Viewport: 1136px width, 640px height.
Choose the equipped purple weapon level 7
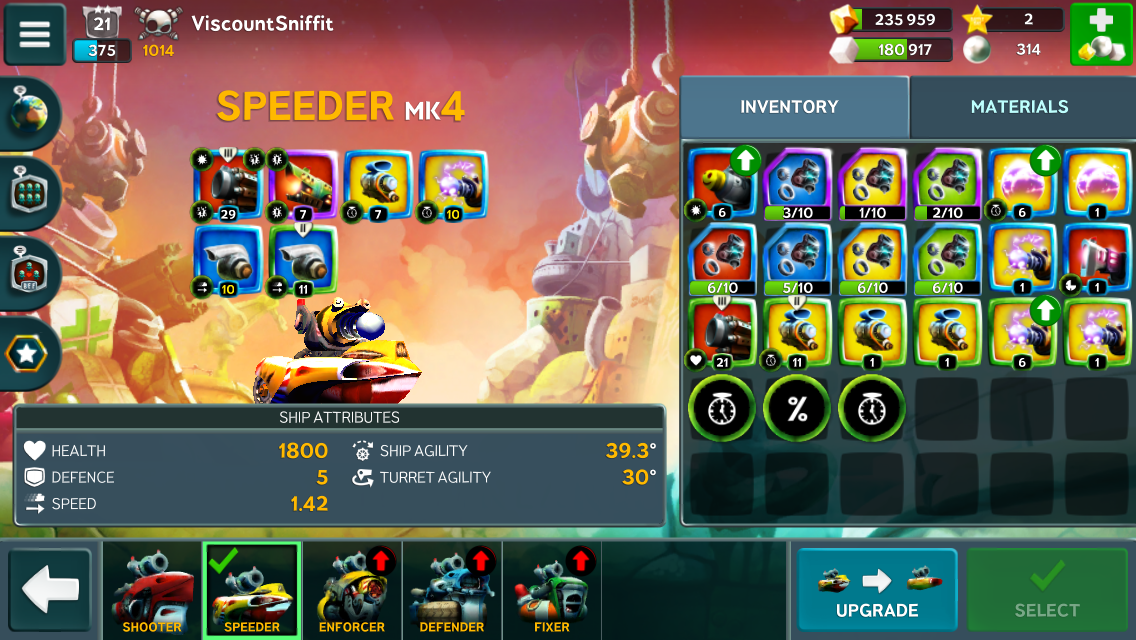304,183
